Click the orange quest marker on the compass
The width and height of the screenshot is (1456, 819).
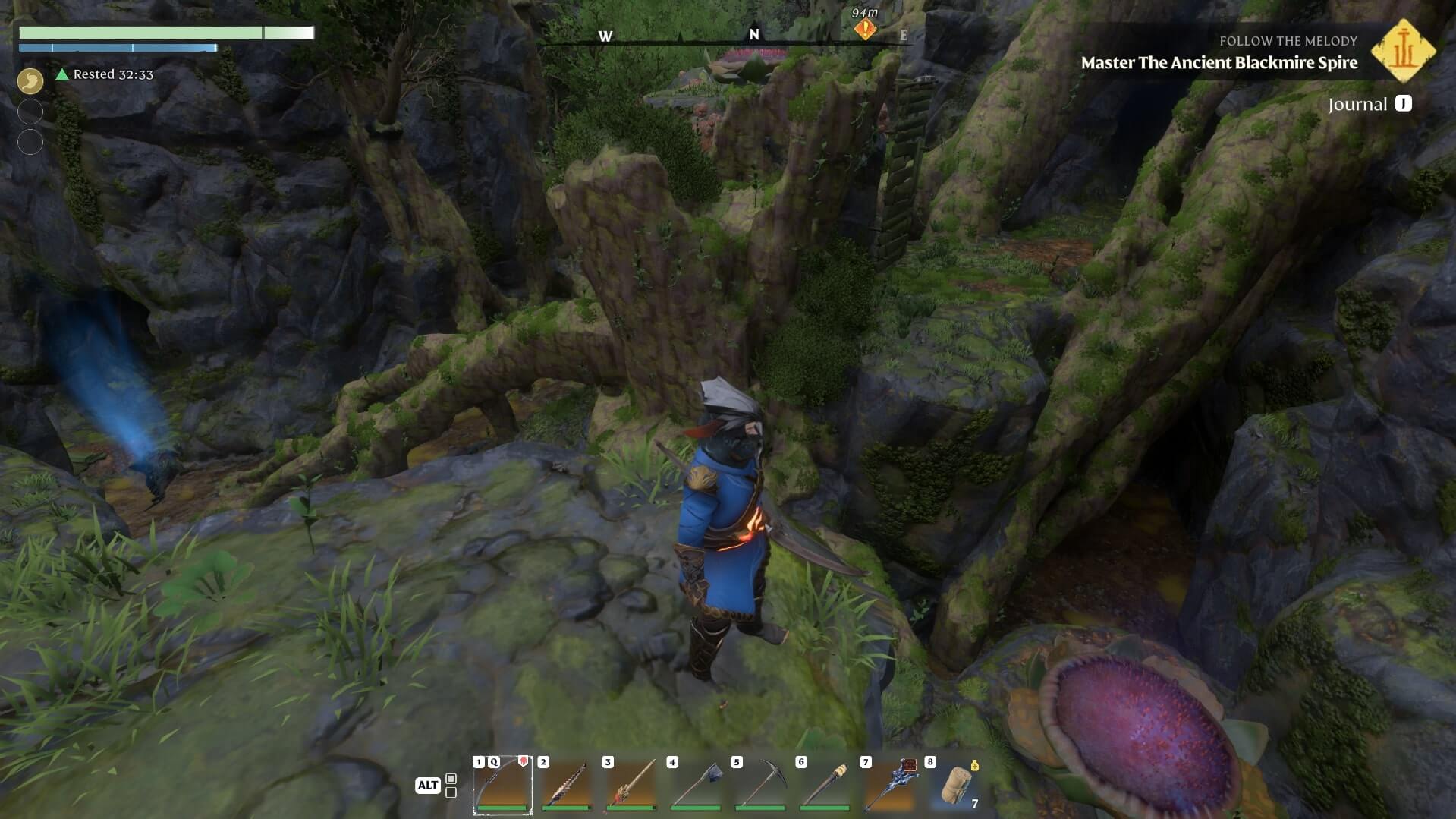pos(865,30)
